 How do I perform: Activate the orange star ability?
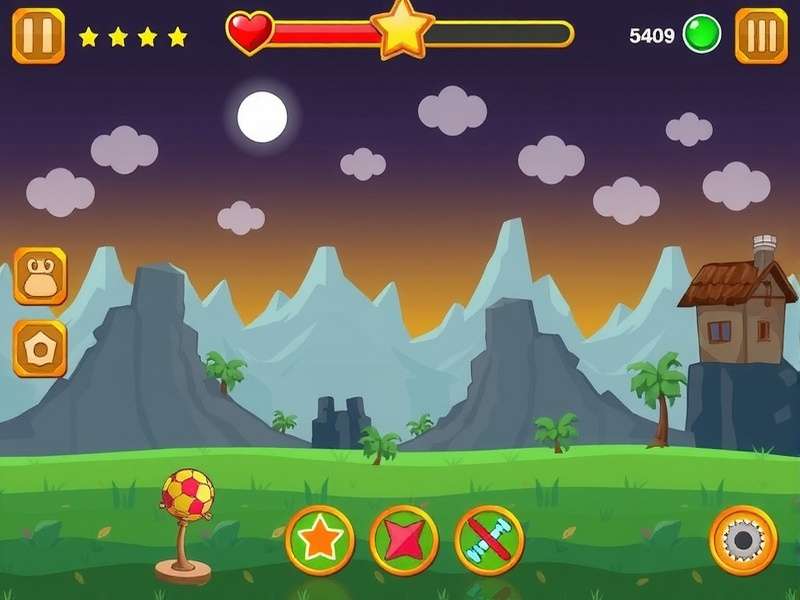point(320,540)
